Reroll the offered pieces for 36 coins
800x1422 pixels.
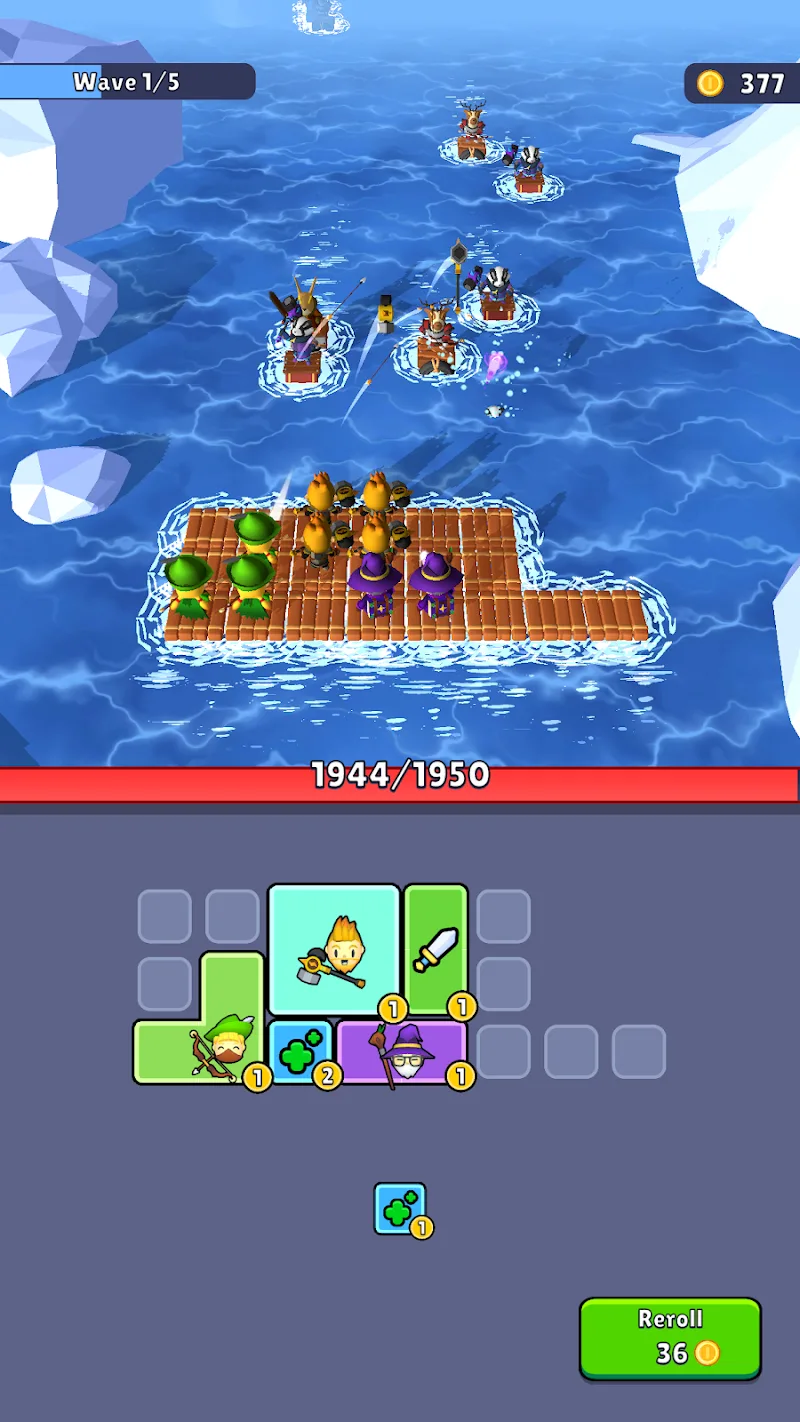pos(670,1338)
